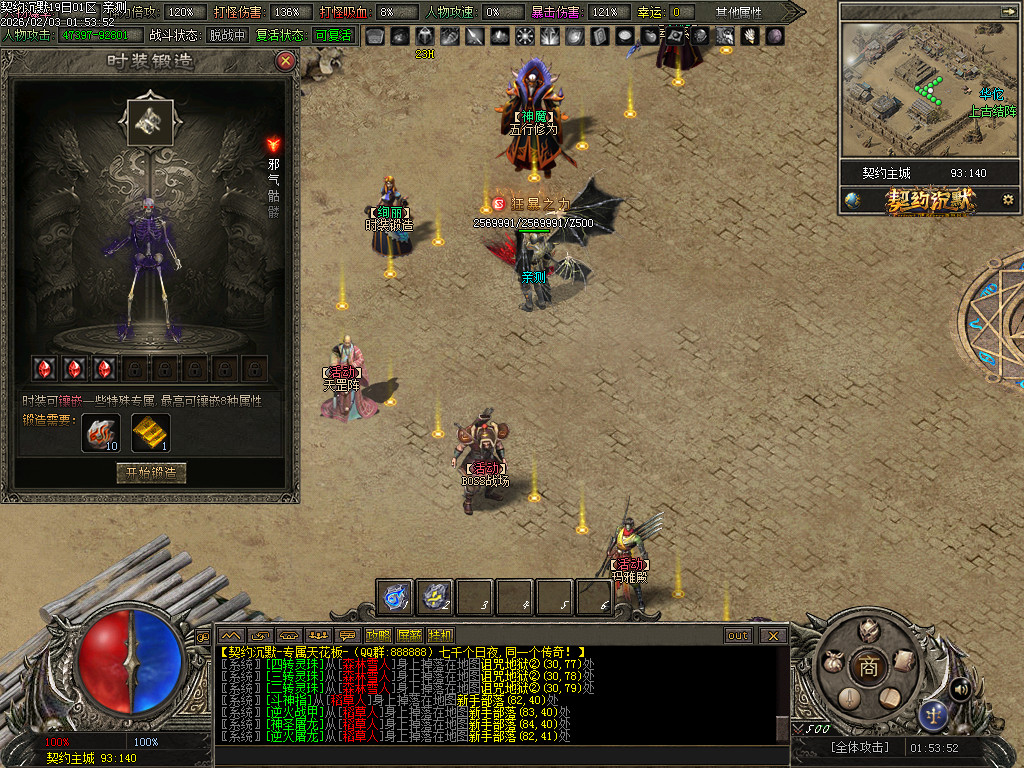Click the white hand buff icon

(726, 37)
